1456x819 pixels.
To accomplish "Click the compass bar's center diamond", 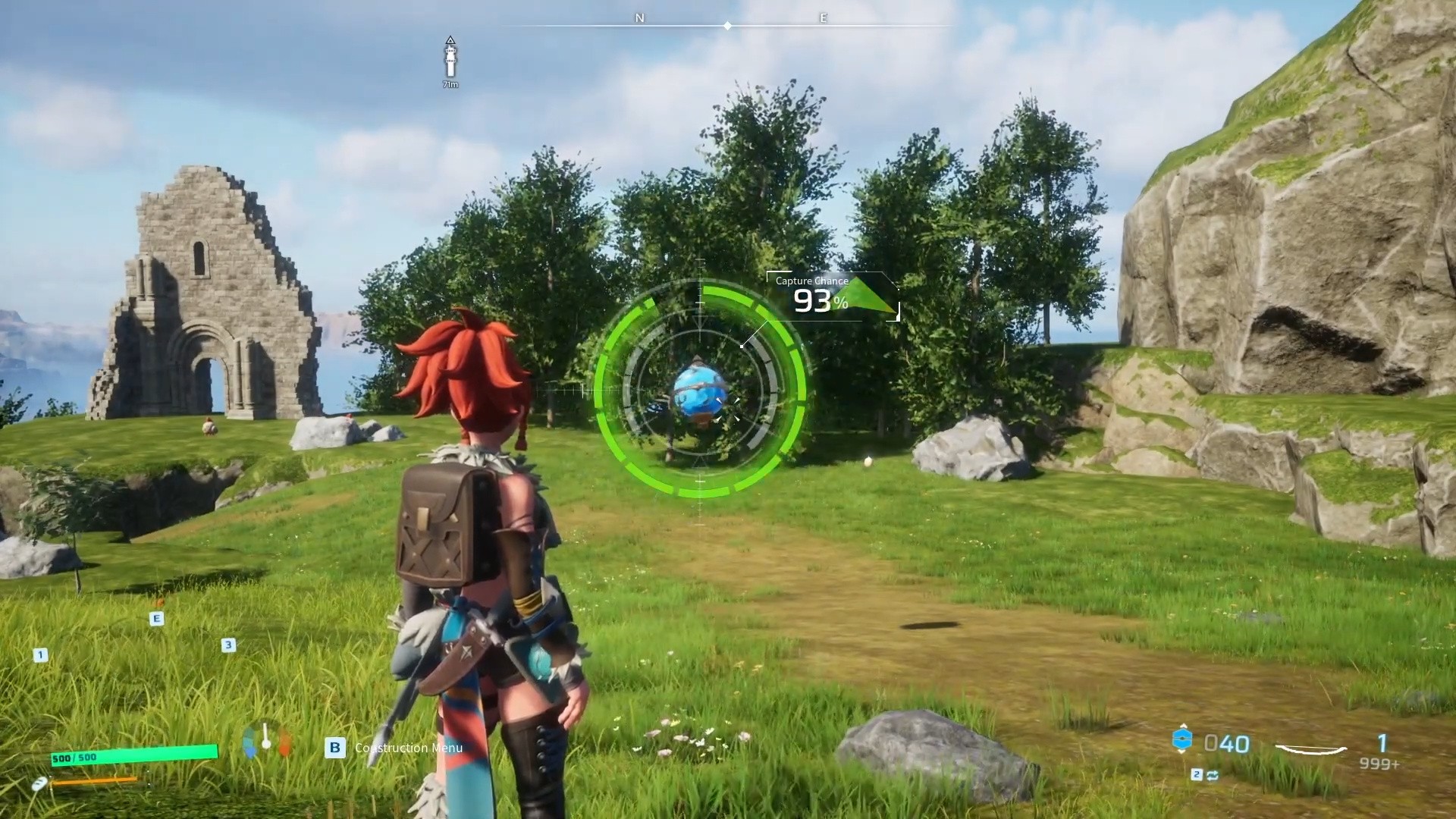I will pyautogui.click(x=727, y=26).
